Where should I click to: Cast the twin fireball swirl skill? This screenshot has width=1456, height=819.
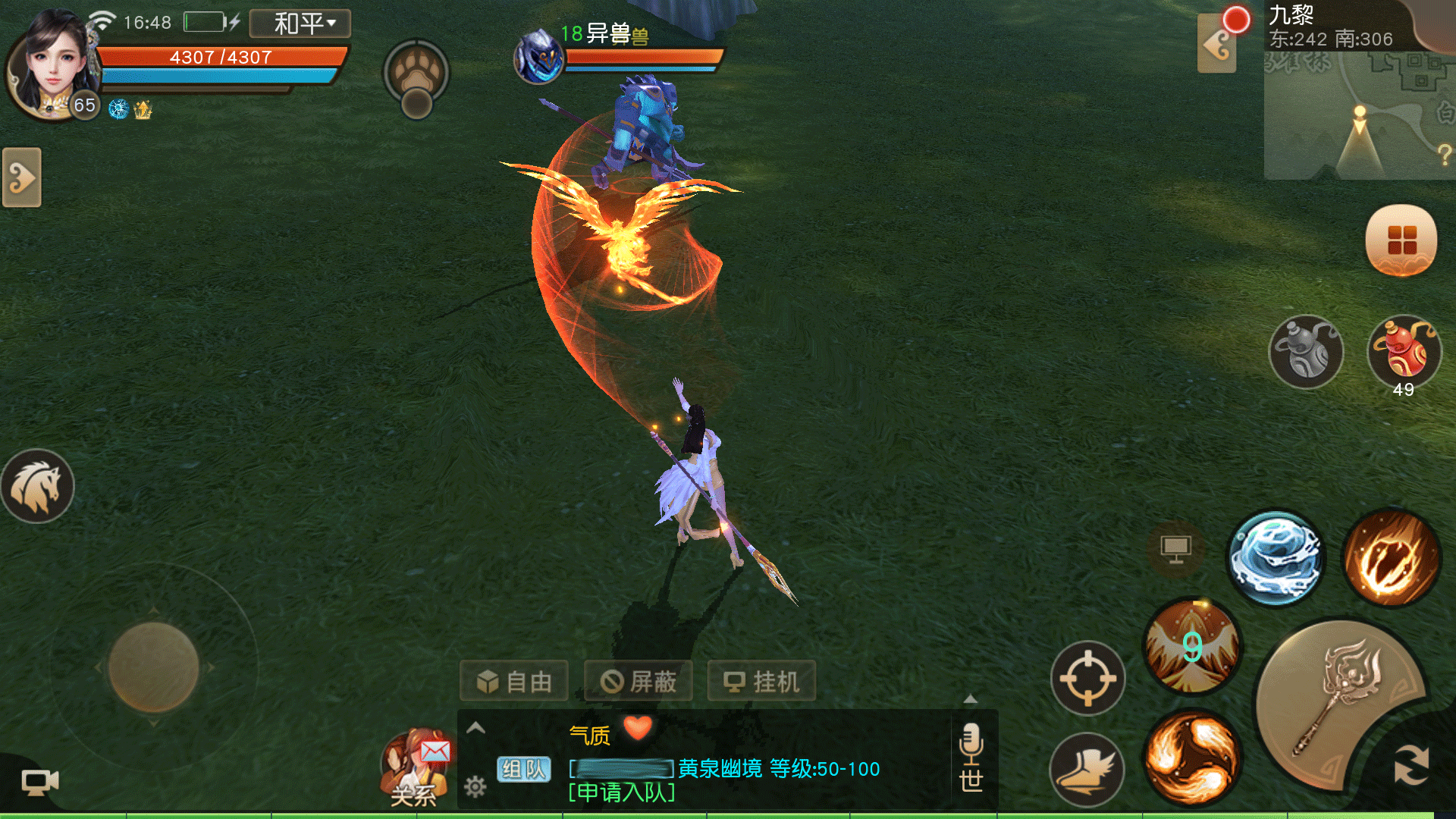coord(1192,758)
